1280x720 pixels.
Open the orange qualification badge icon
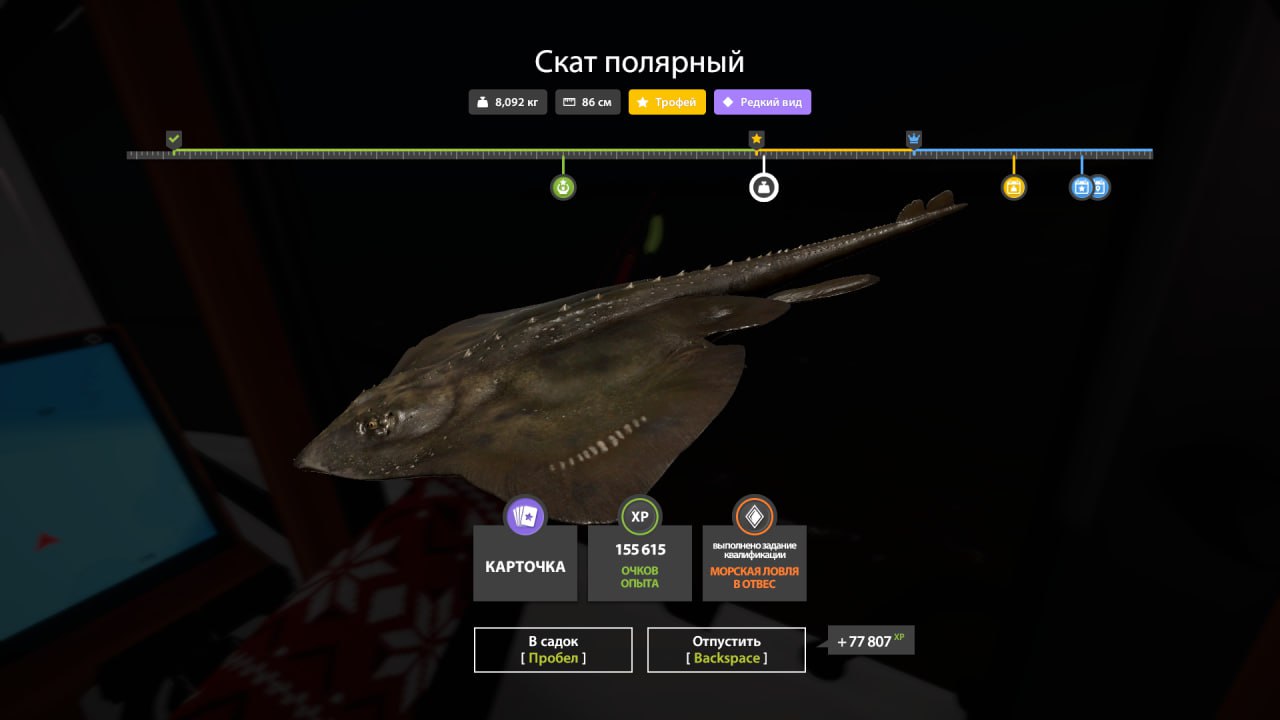(x=754, y=516)
